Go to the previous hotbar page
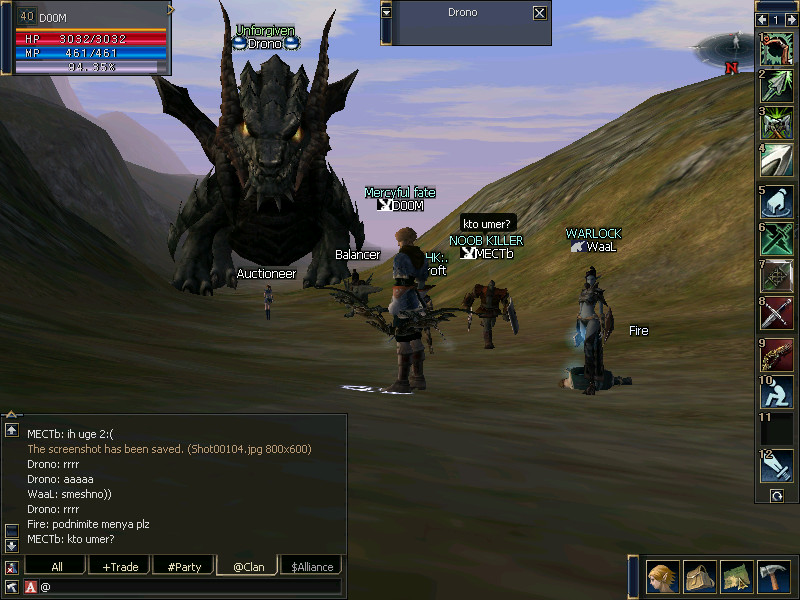 click(x=763, y=19)
